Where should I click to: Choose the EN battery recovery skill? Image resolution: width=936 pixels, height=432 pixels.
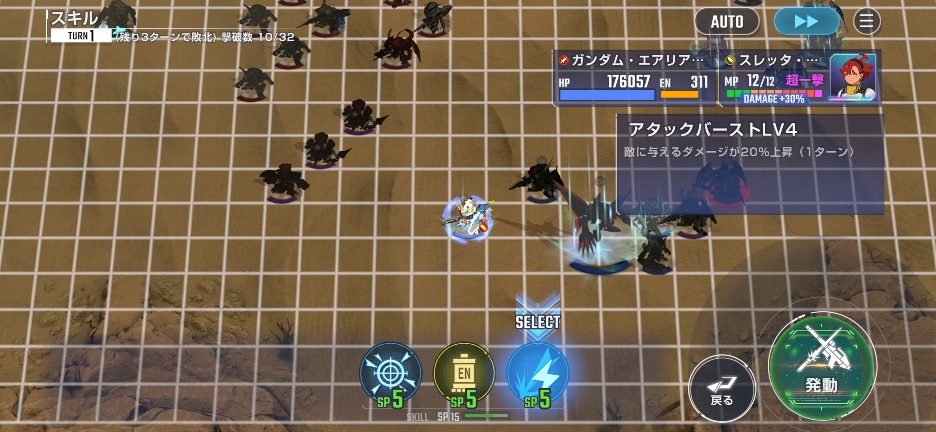(464, 373)
